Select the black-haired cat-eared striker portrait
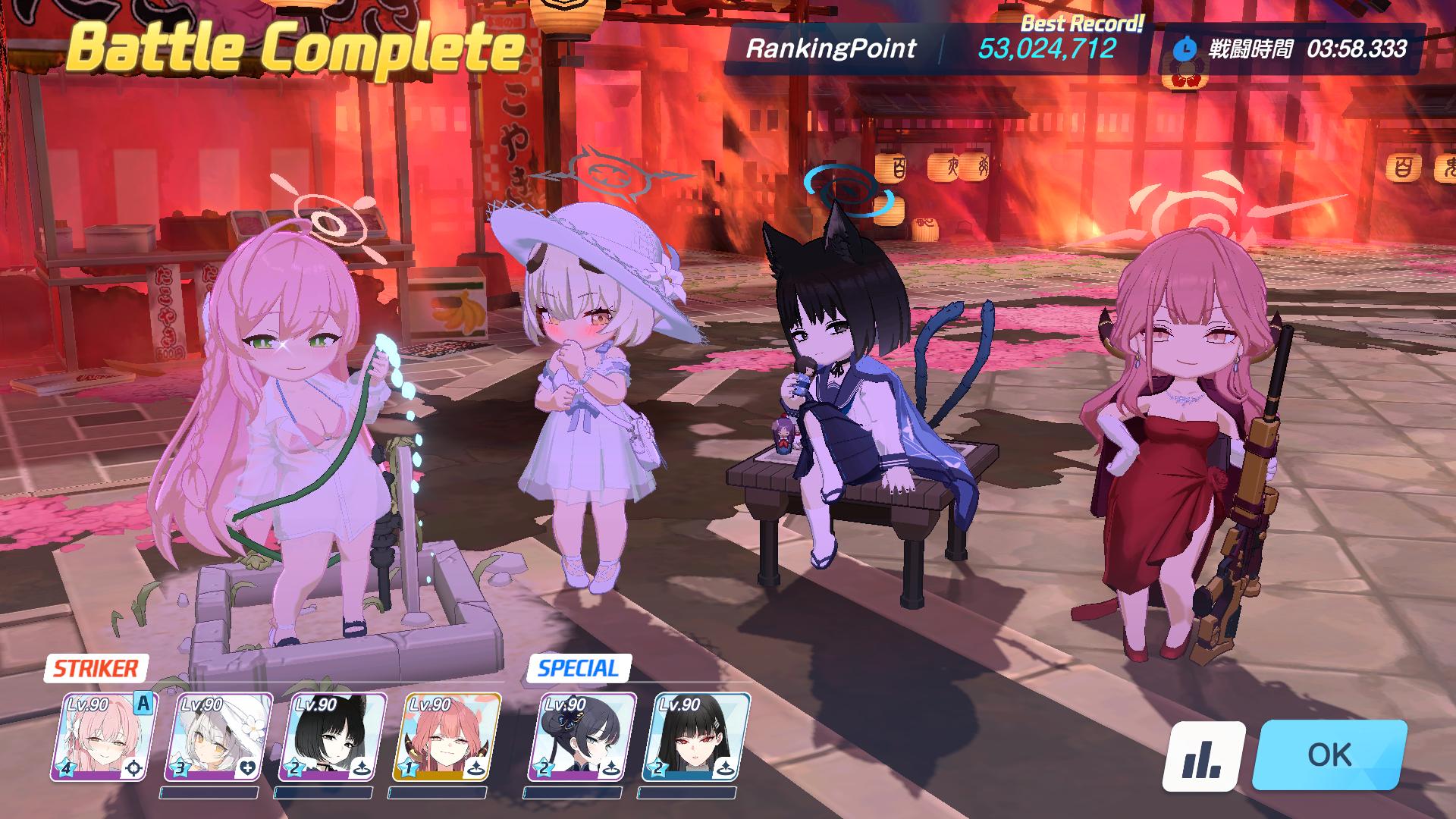This screenshot has width=1456, height=819. pos(331,736)
